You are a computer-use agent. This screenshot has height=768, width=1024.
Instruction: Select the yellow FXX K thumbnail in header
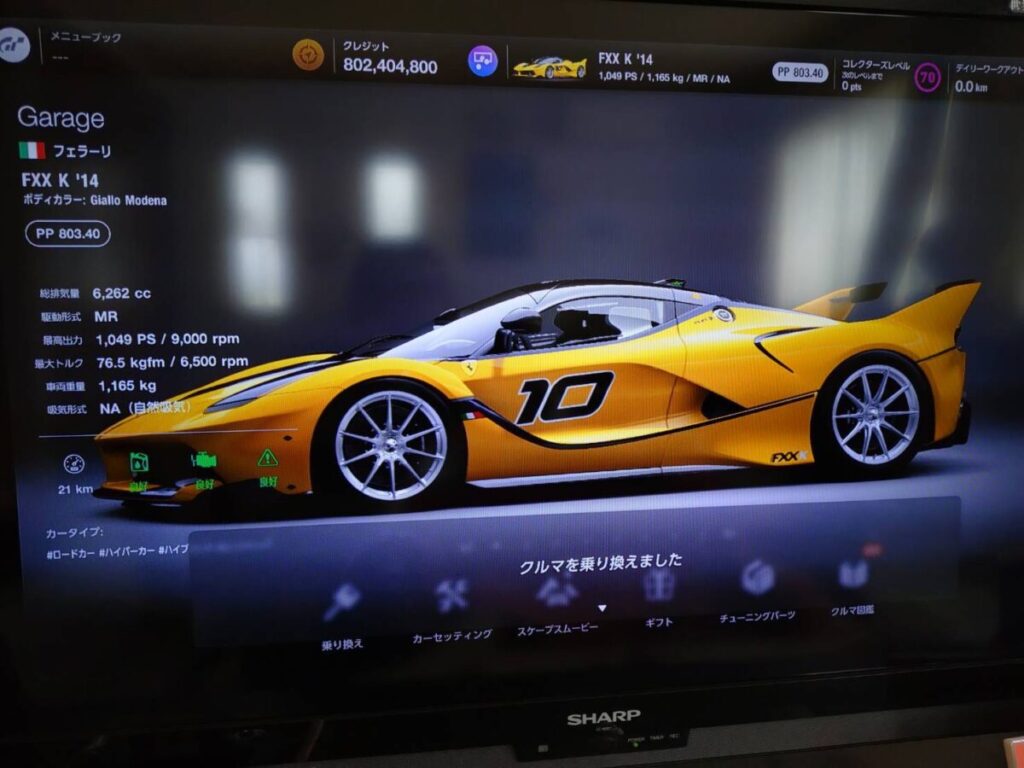click(549, 67)
